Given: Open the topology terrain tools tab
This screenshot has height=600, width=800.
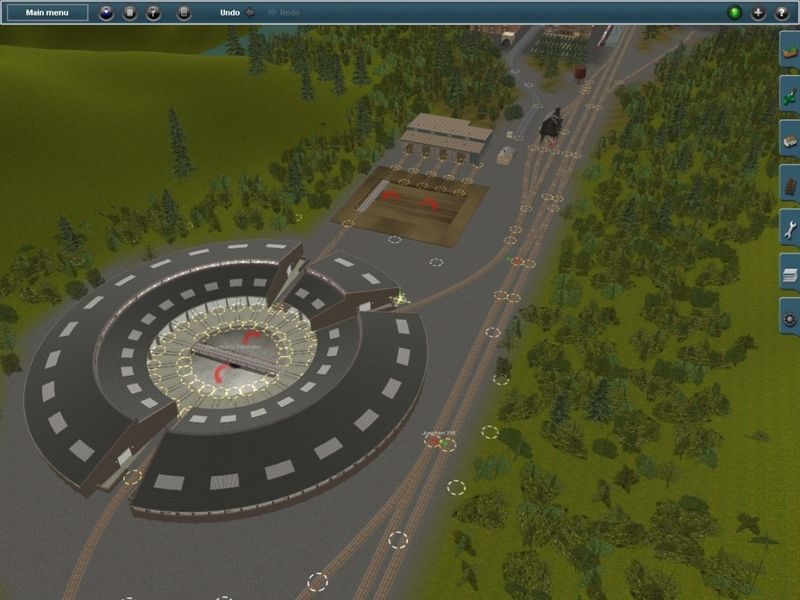Looking at the screenshot, I should (x=789, y=49).
